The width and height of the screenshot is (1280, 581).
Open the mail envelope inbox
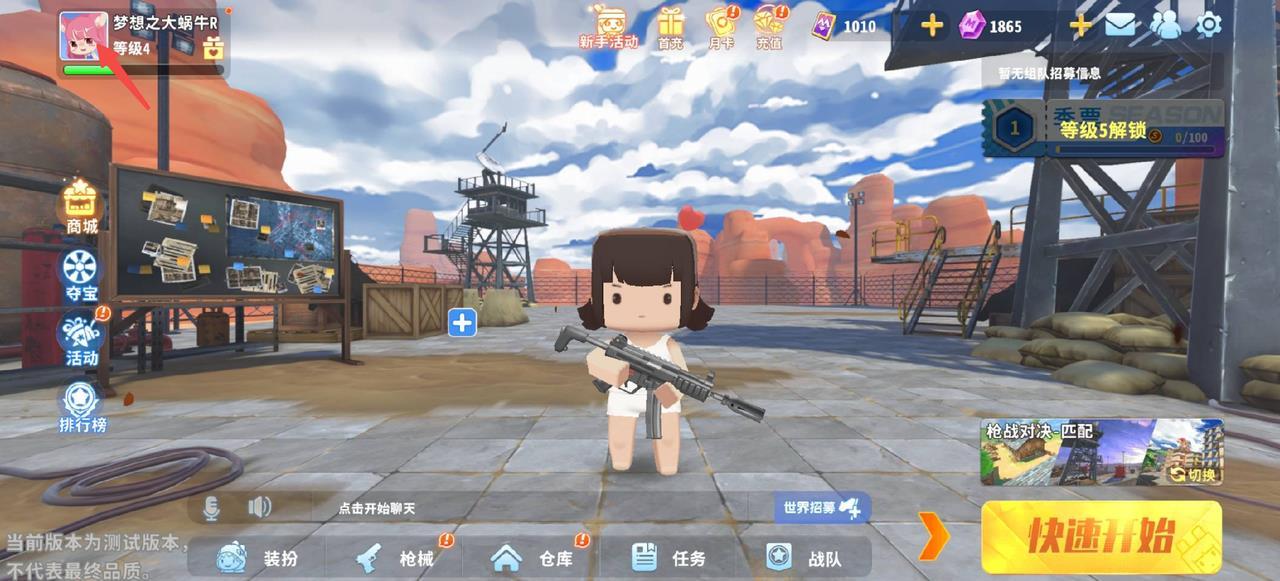click(x=1120, y=25)
